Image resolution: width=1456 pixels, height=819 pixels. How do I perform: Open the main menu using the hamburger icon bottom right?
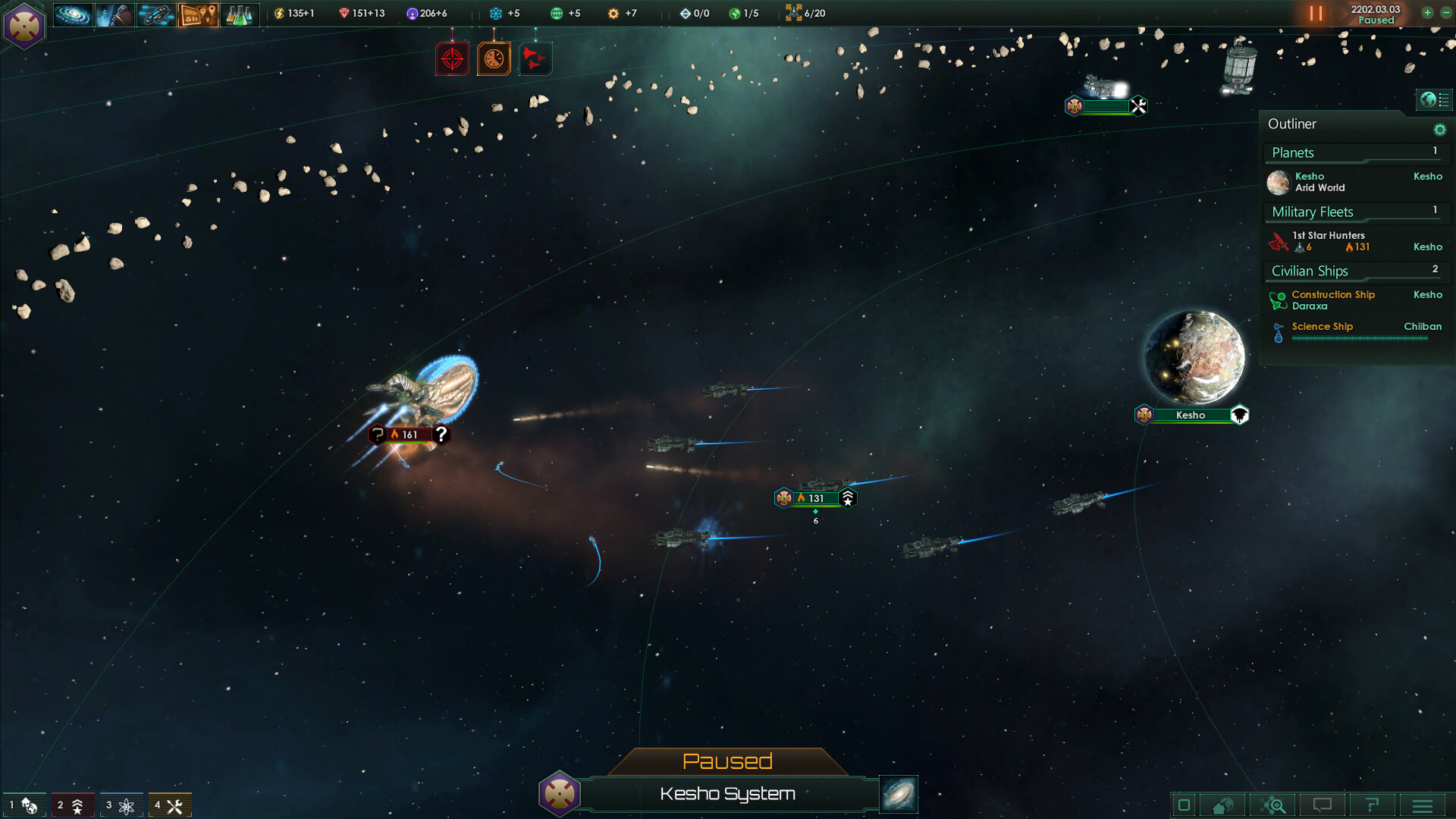1422,805
